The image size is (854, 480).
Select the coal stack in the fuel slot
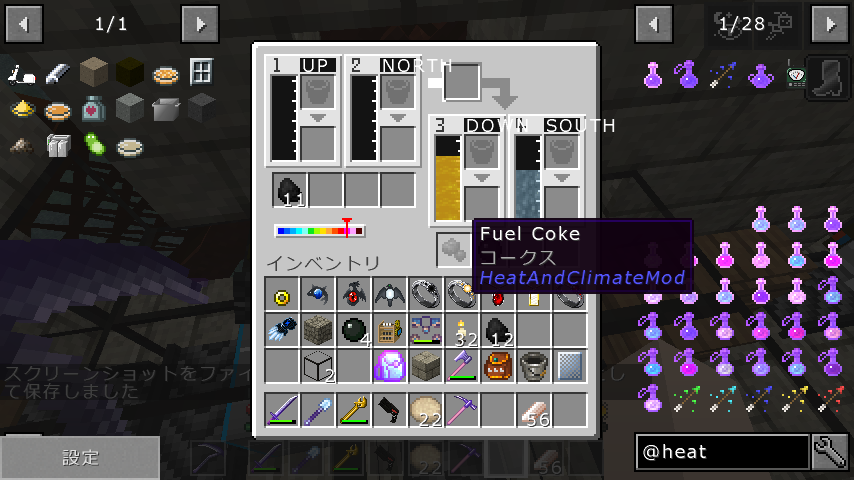coord(290,190)
